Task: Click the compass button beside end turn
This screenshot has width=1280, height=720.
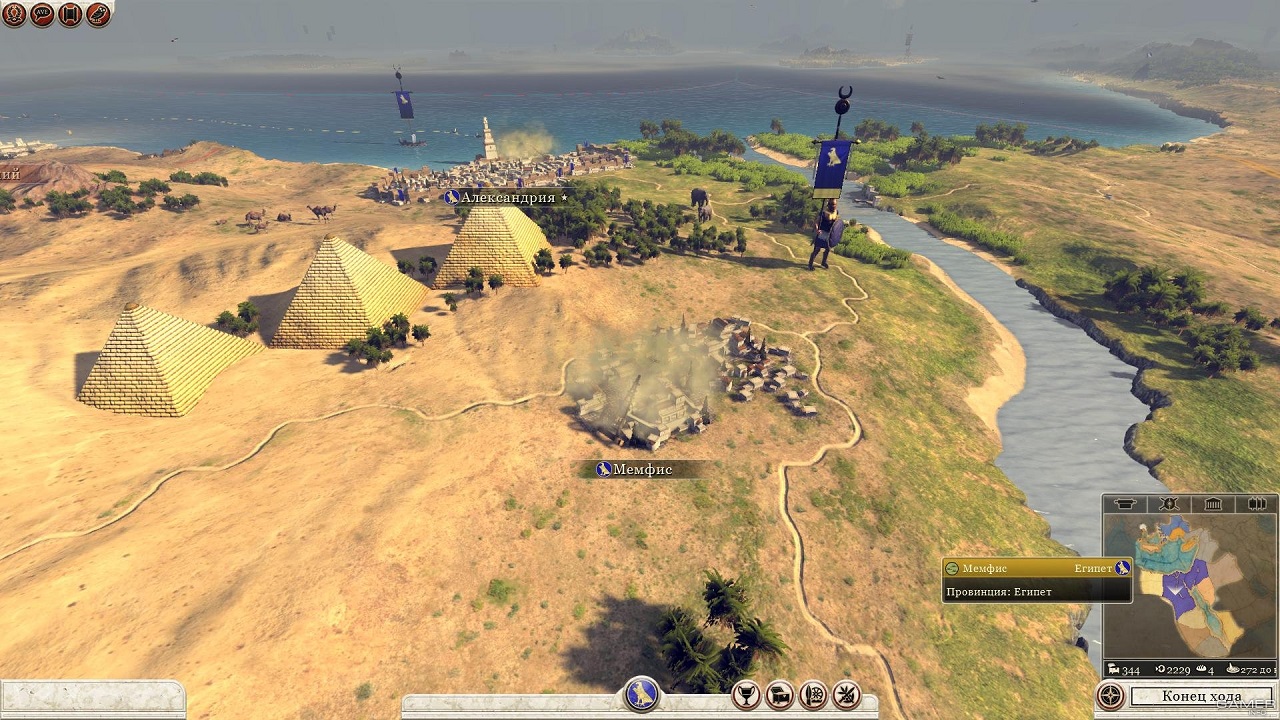Action: click(x=1110, y=696)
